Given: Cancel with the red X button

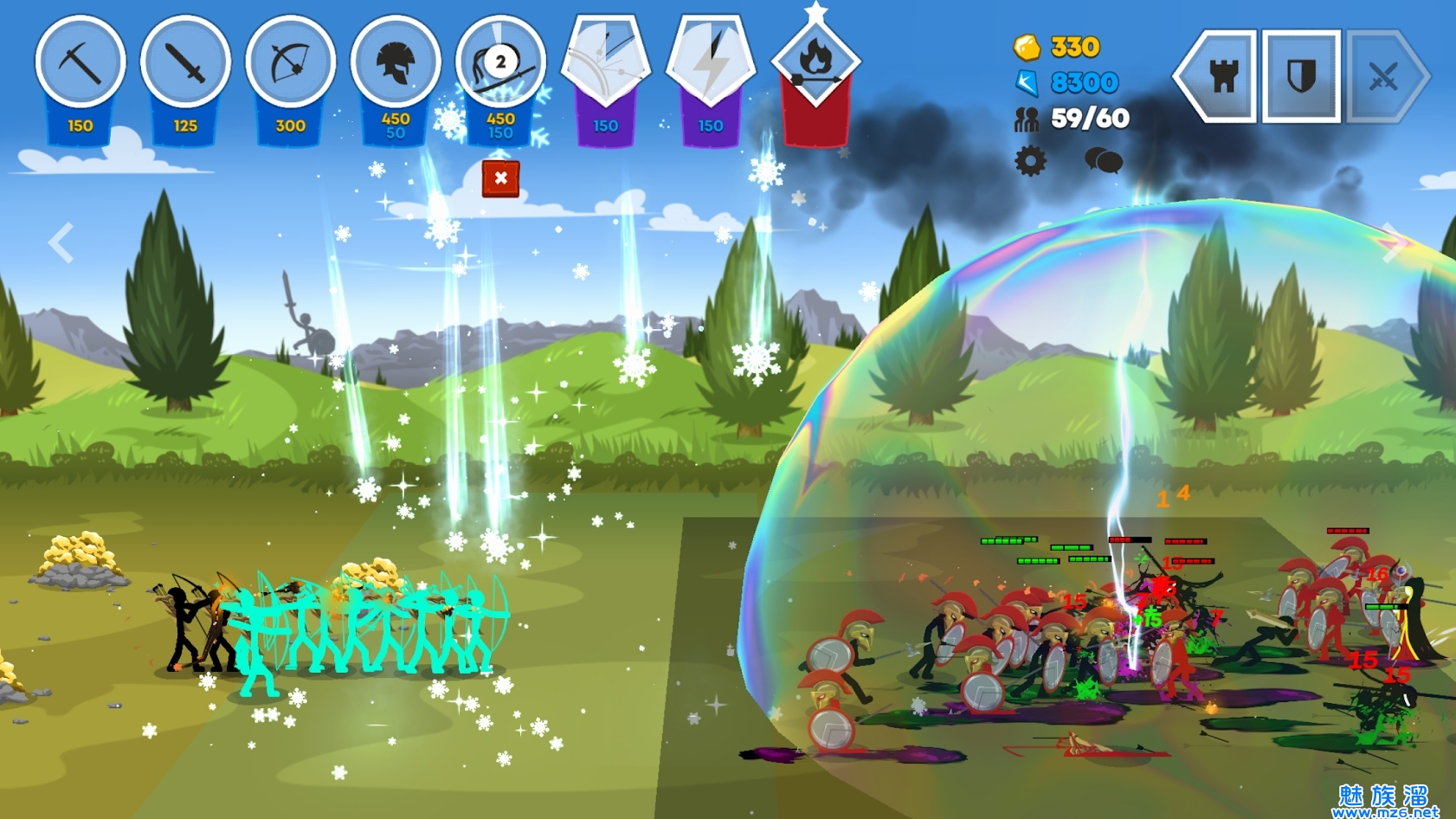Looking at the screenshot, I should coord(500,178).
